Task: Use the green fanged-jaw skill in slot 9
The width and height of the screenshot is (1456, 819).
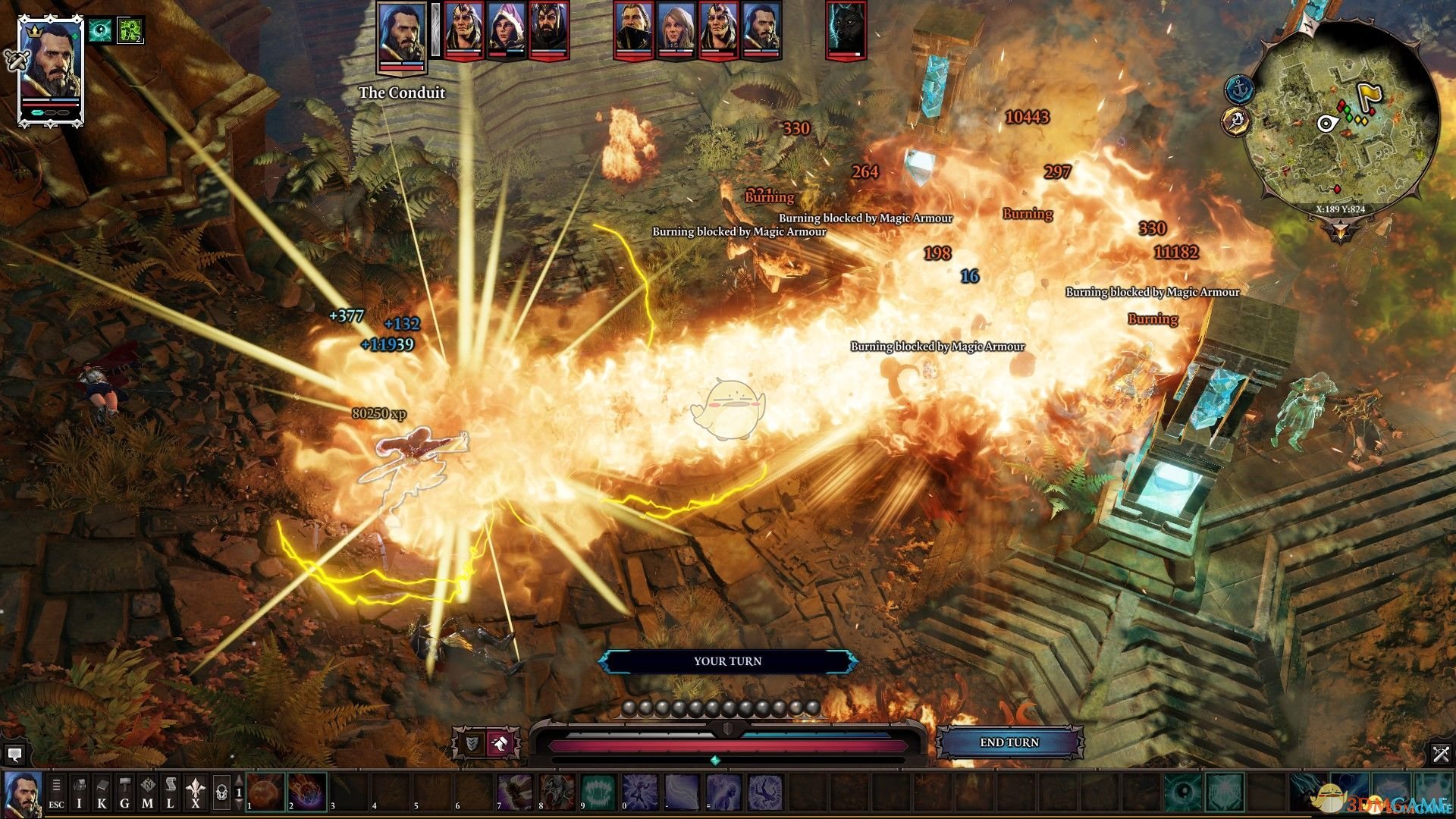Action: (599, 792)
